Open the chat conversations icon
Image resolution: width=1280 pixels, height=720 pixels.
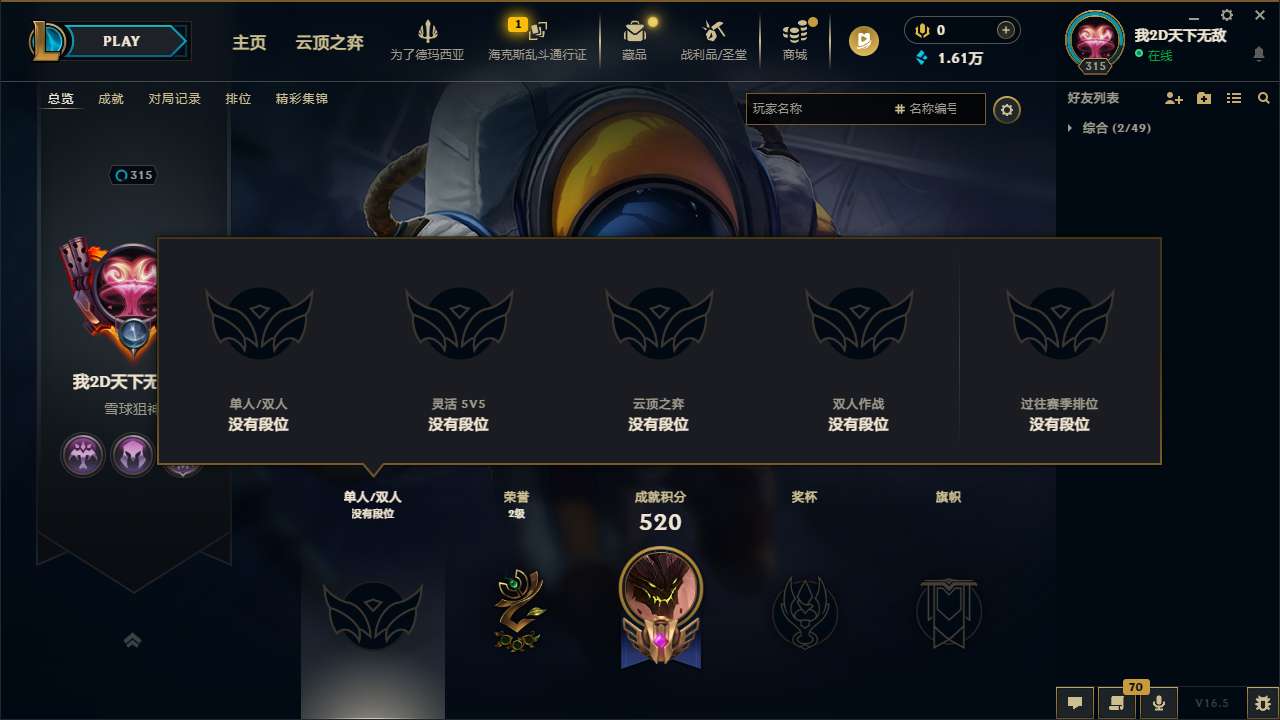click(1073, 703)
